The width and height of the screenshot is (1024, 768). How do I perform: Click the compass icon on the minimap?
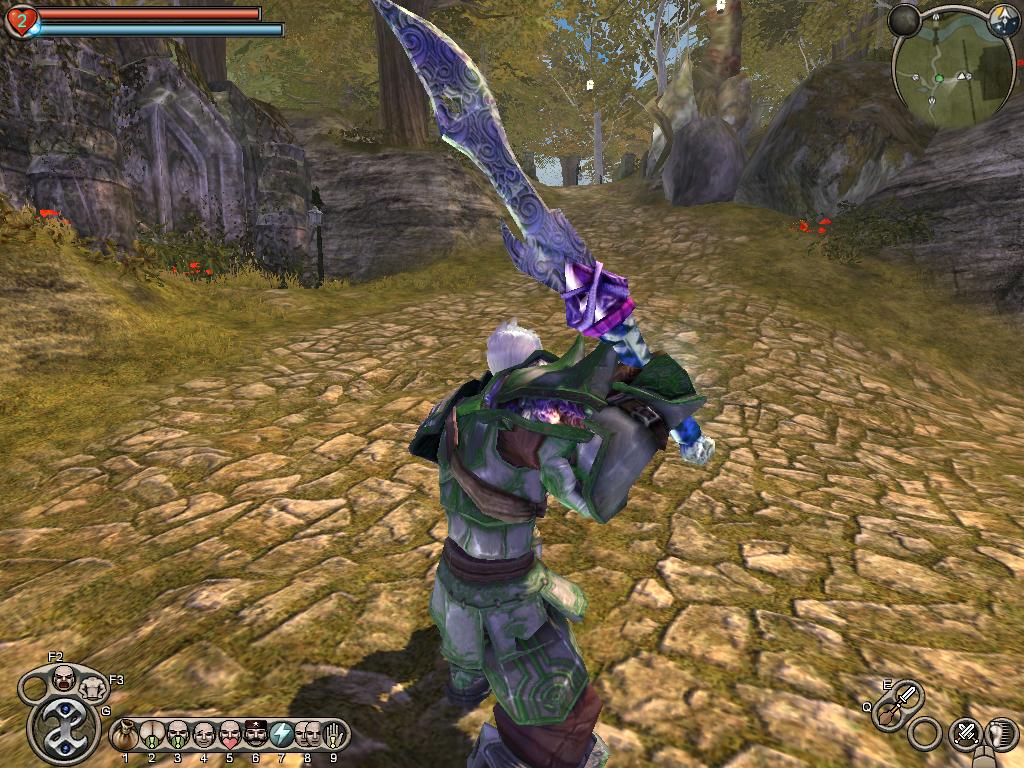pyautogui.click(x=1003, y=18)
